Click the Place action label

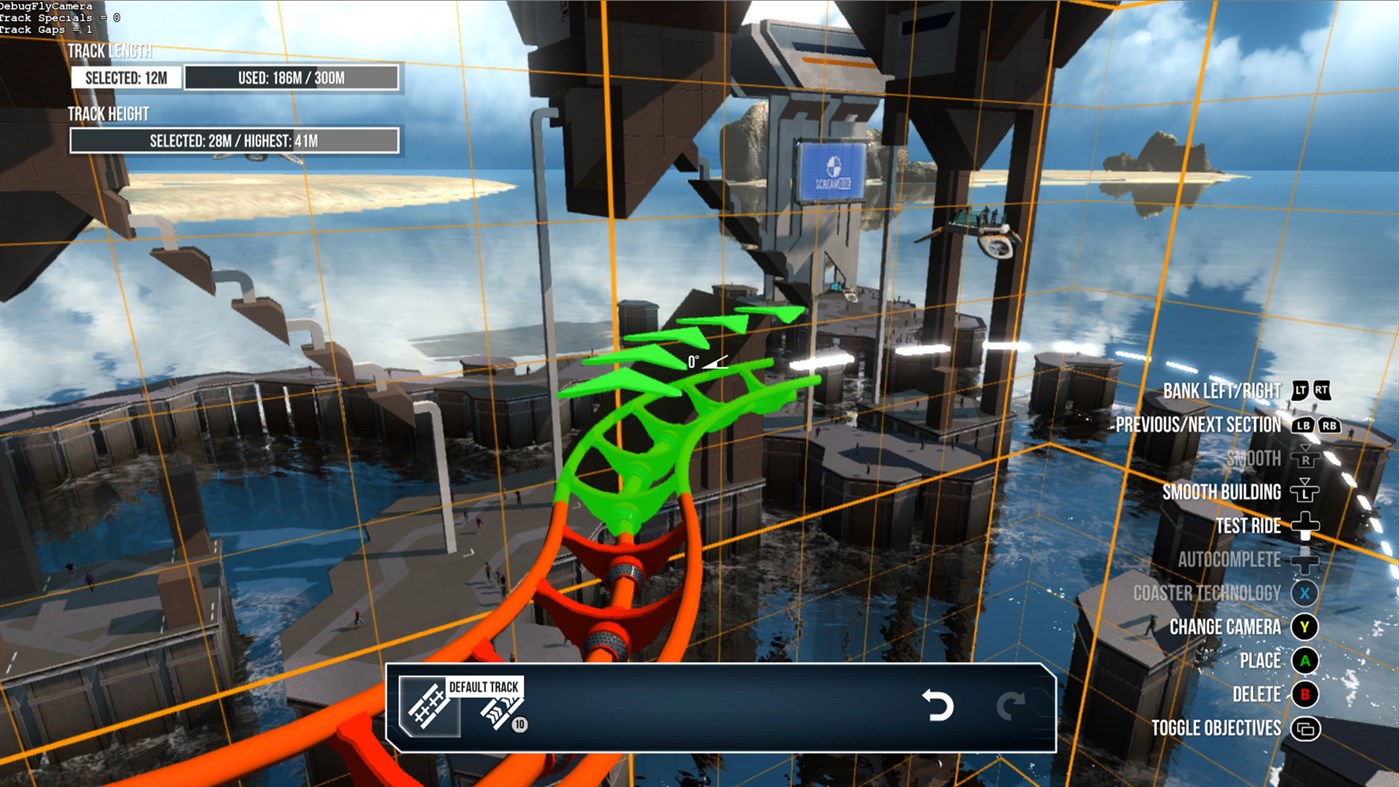(x=1260, y=660)
